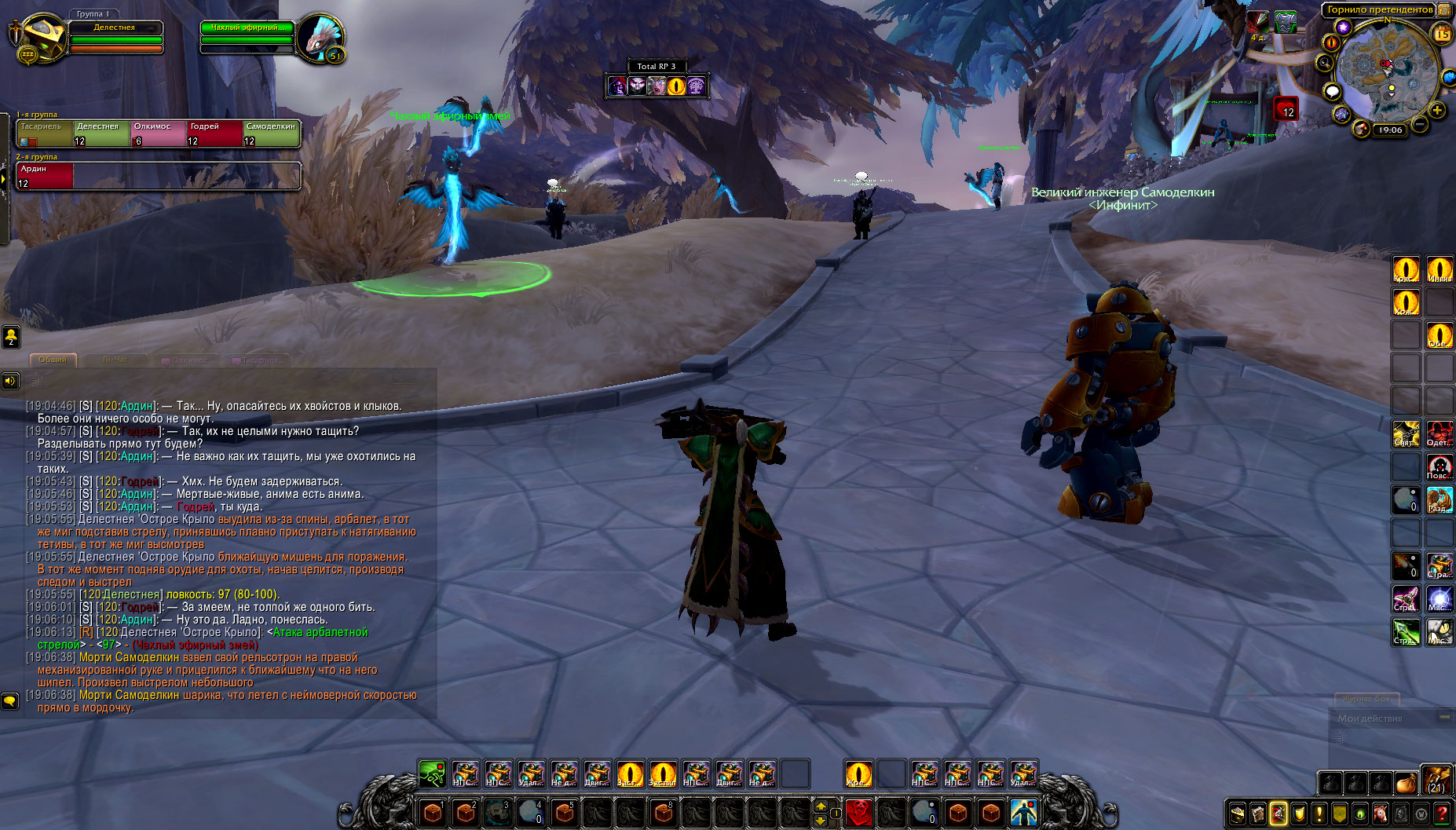This screenshot has width=1456, height=830.
Task: Open the mounts collection horse icon
Action: pos(1381,814)
